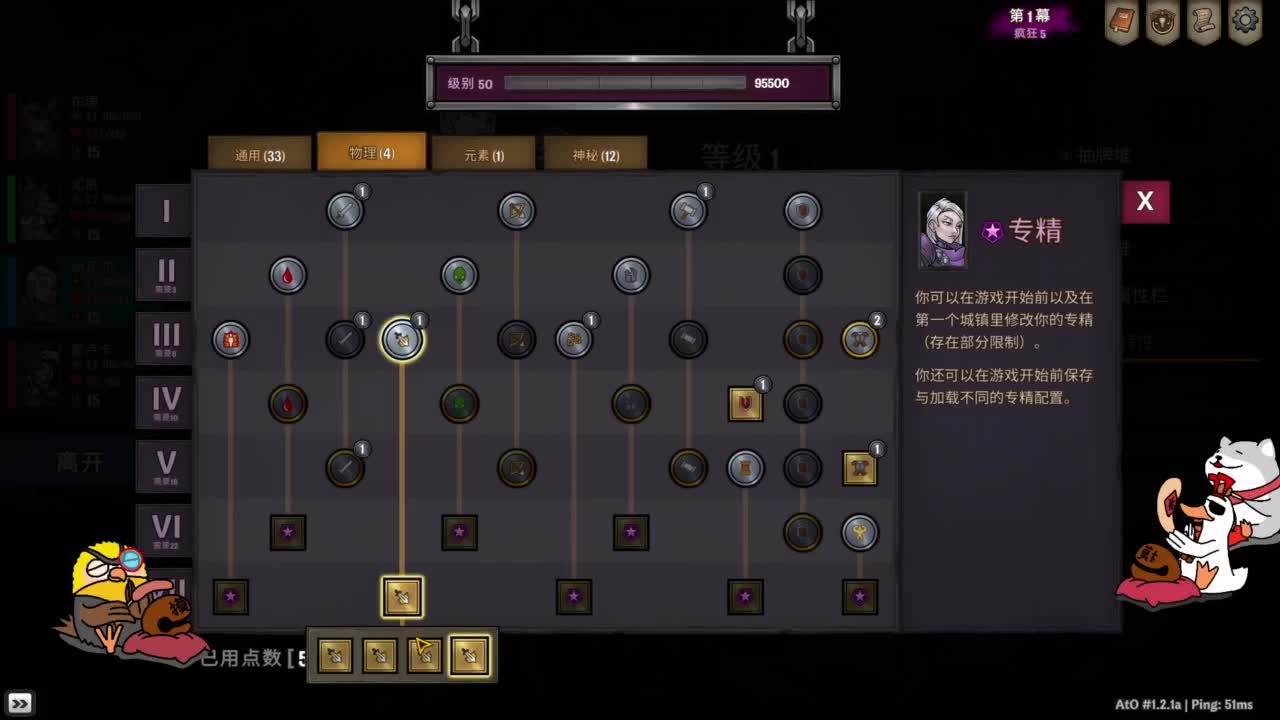
Task: Select the green poison perk node
Action: point(459,275)
